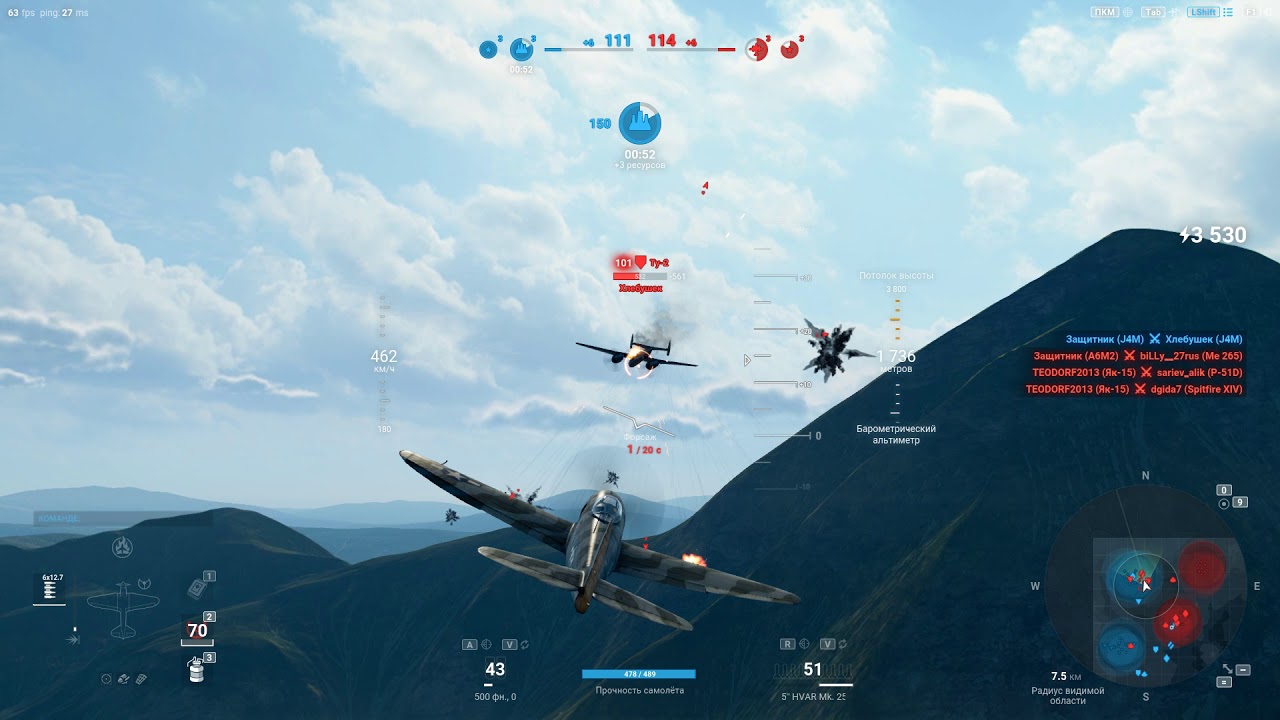1280x720 pixels.
Task: Activate the fire extinguisher in slot 3
Action: pyautogui.click(x=197, y=672)
